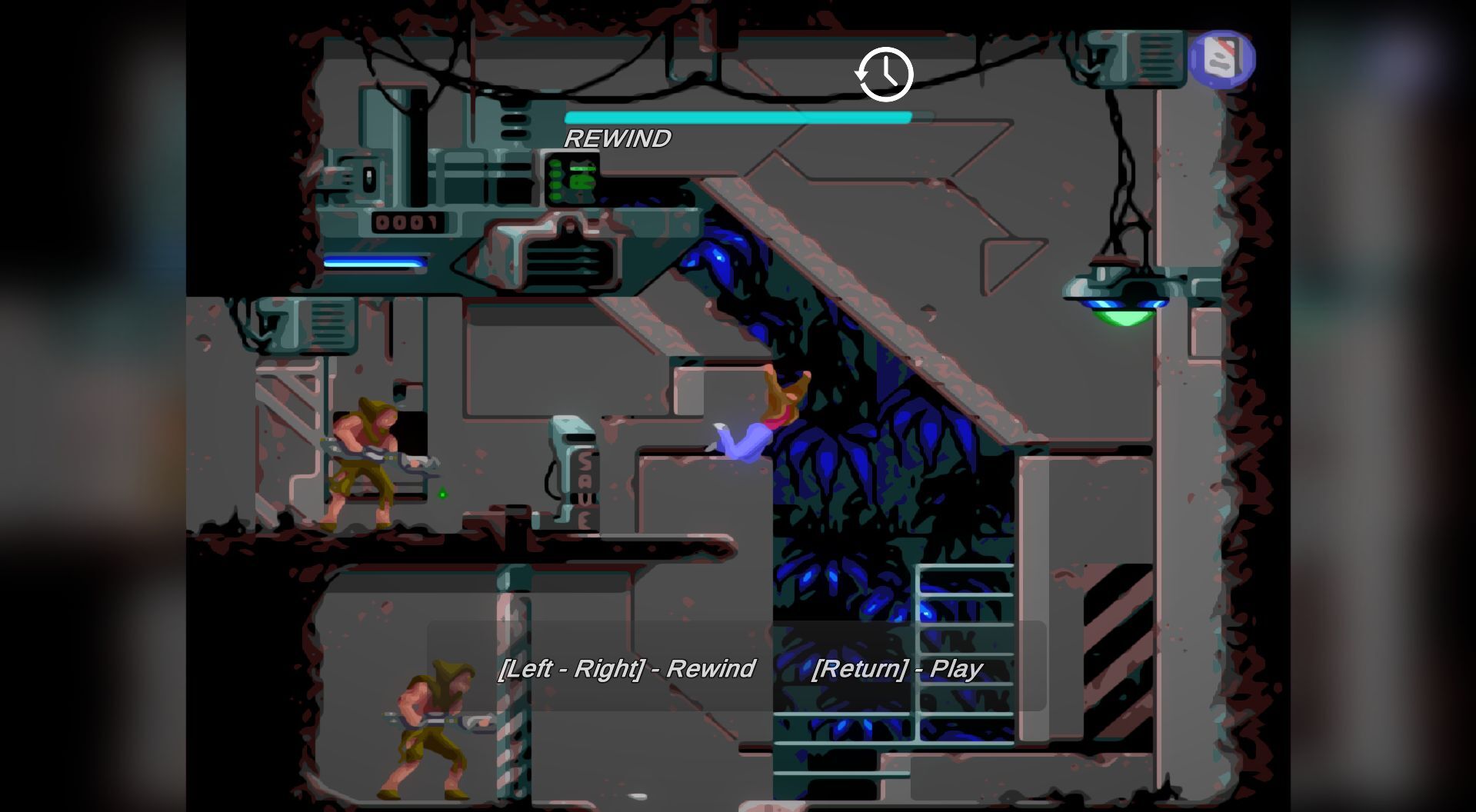Click the [Return] - Play prompt

[897, 669]
